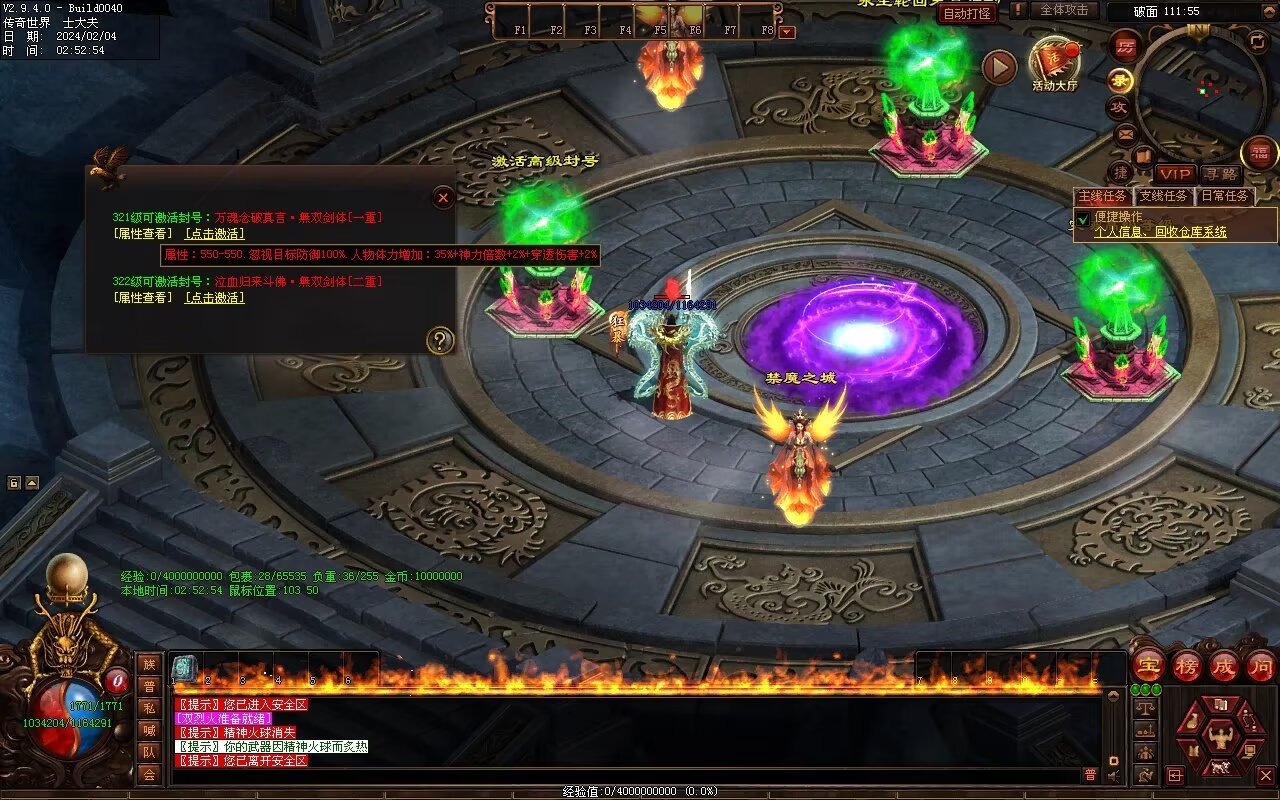Screen dimensions: 1280x800
Task: Select the 全体攻击 attack mode button
Action: pos(1064,10)
